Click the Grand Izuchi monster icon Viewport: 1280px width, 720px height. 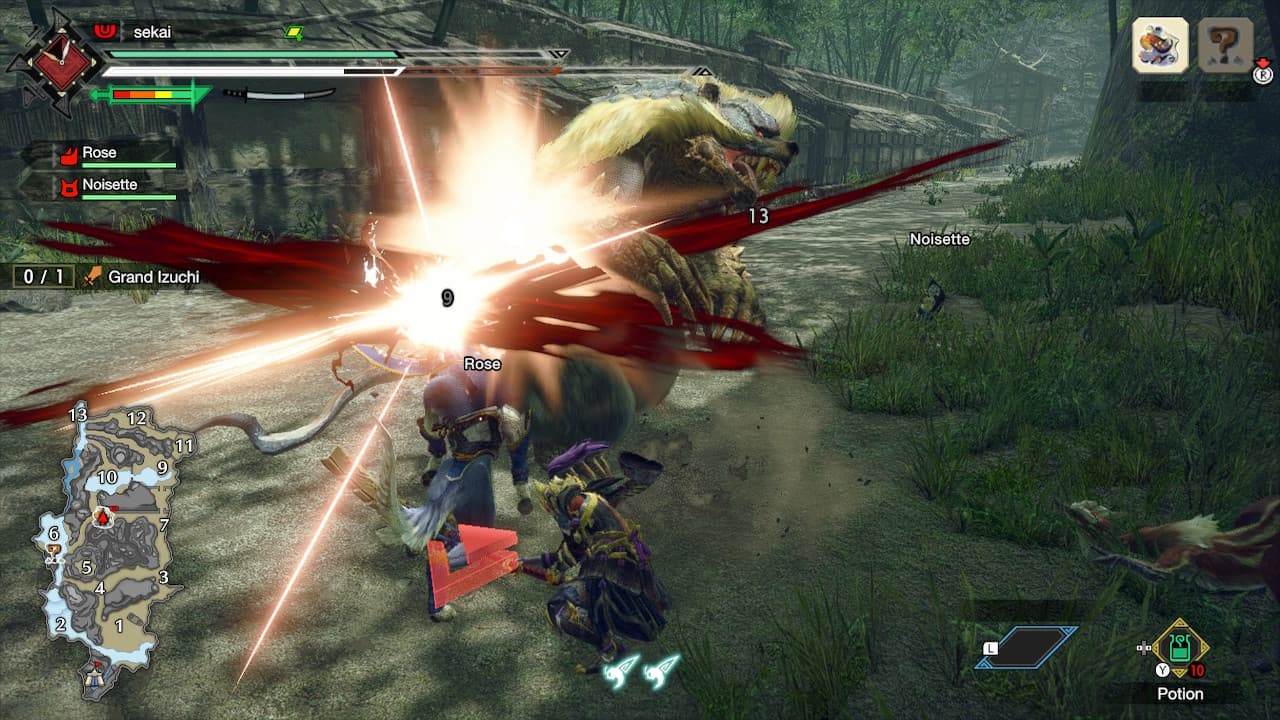[x=1160, y=45]
